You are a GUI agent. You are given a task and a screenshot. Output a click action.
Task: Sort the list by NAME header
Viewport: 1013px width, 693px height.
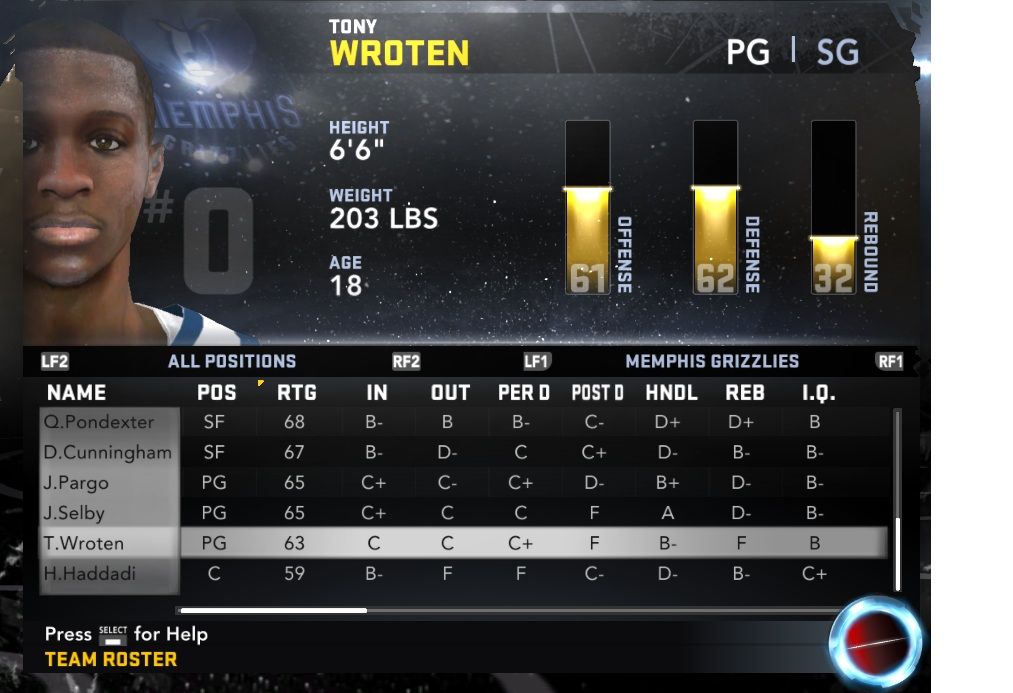(x=76, y=393)
